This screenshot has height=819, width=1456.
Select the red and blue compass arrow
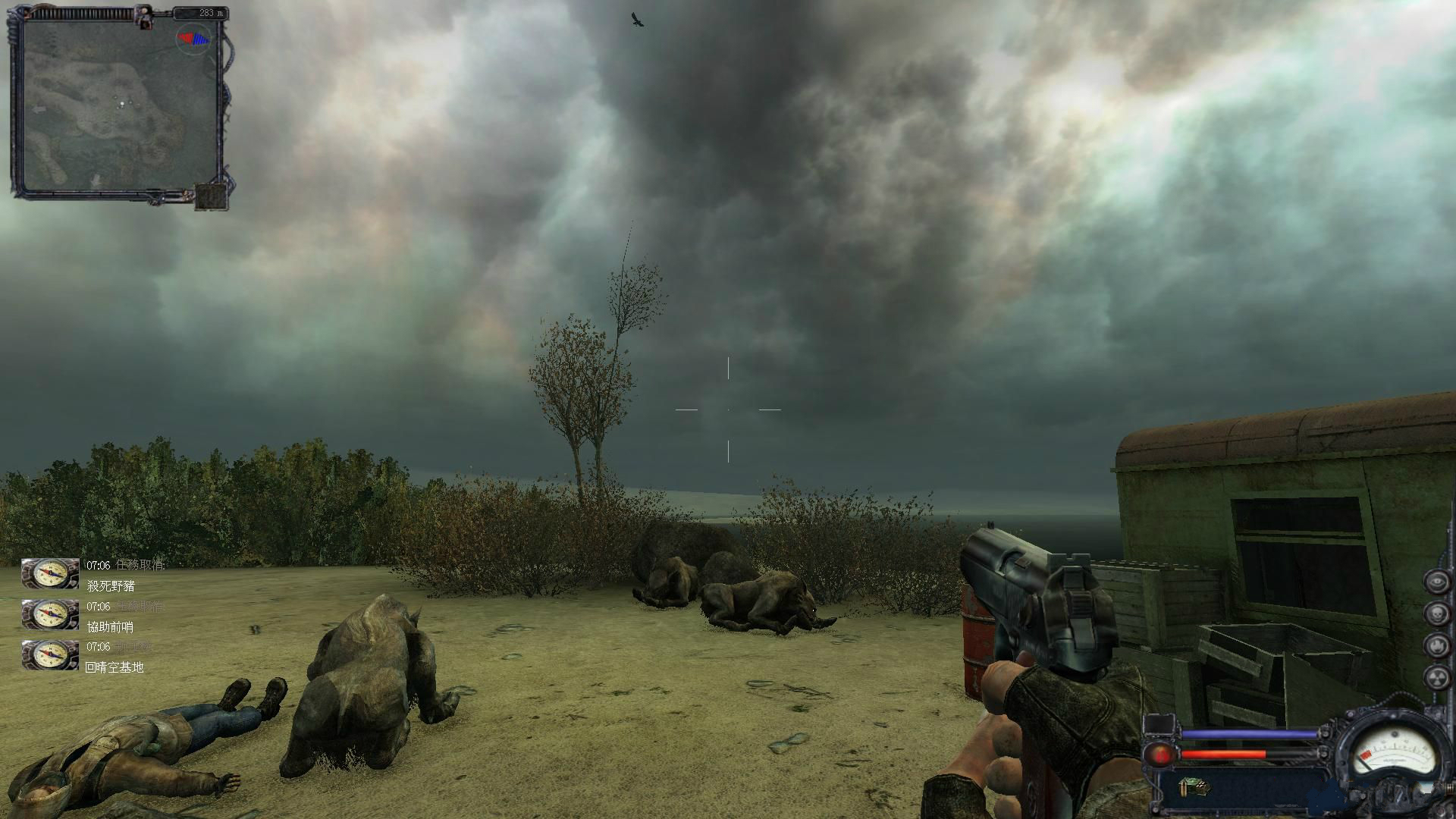coord(193,37)
